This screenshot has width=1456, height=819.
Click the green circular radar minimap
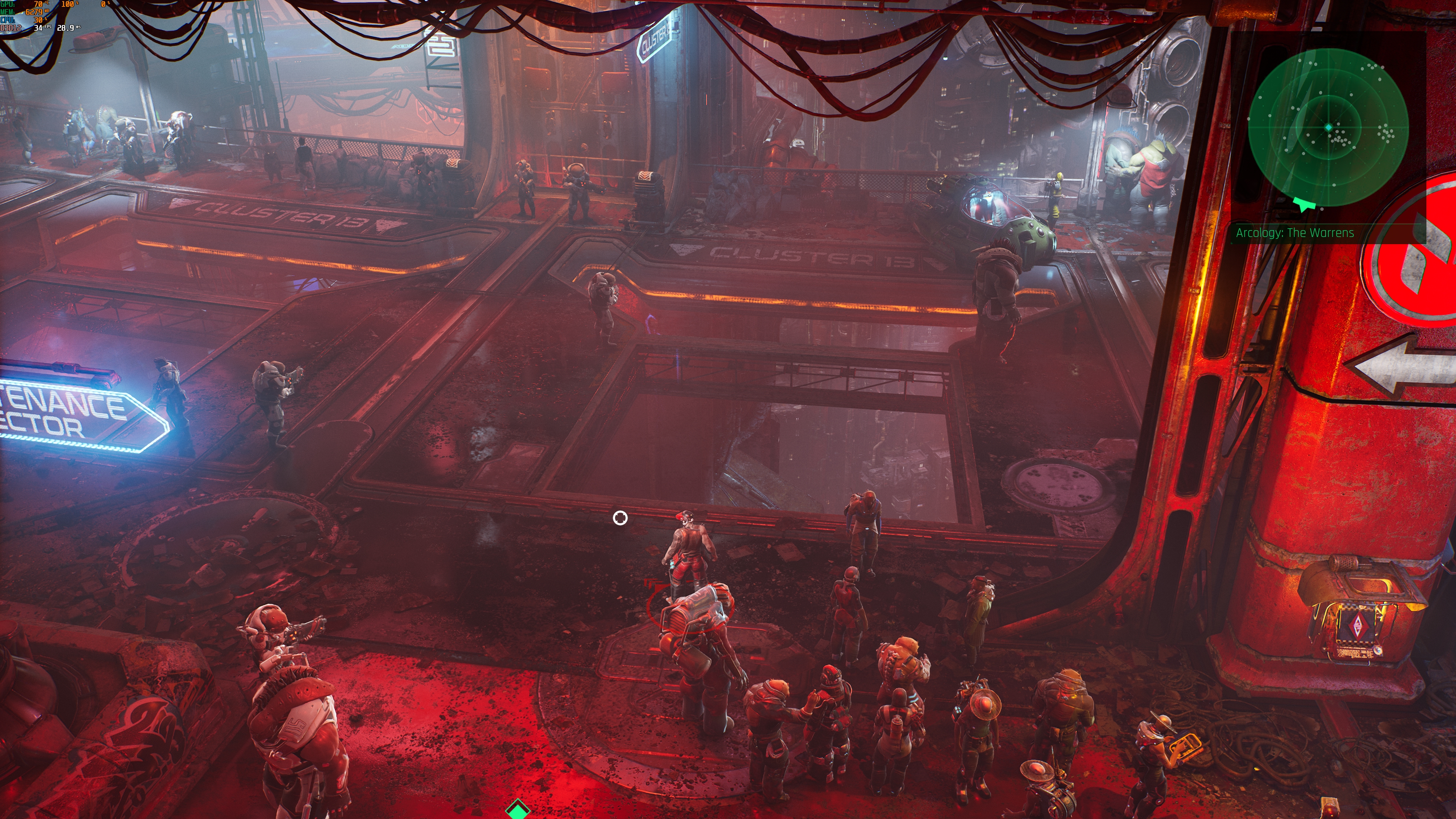1328,128
